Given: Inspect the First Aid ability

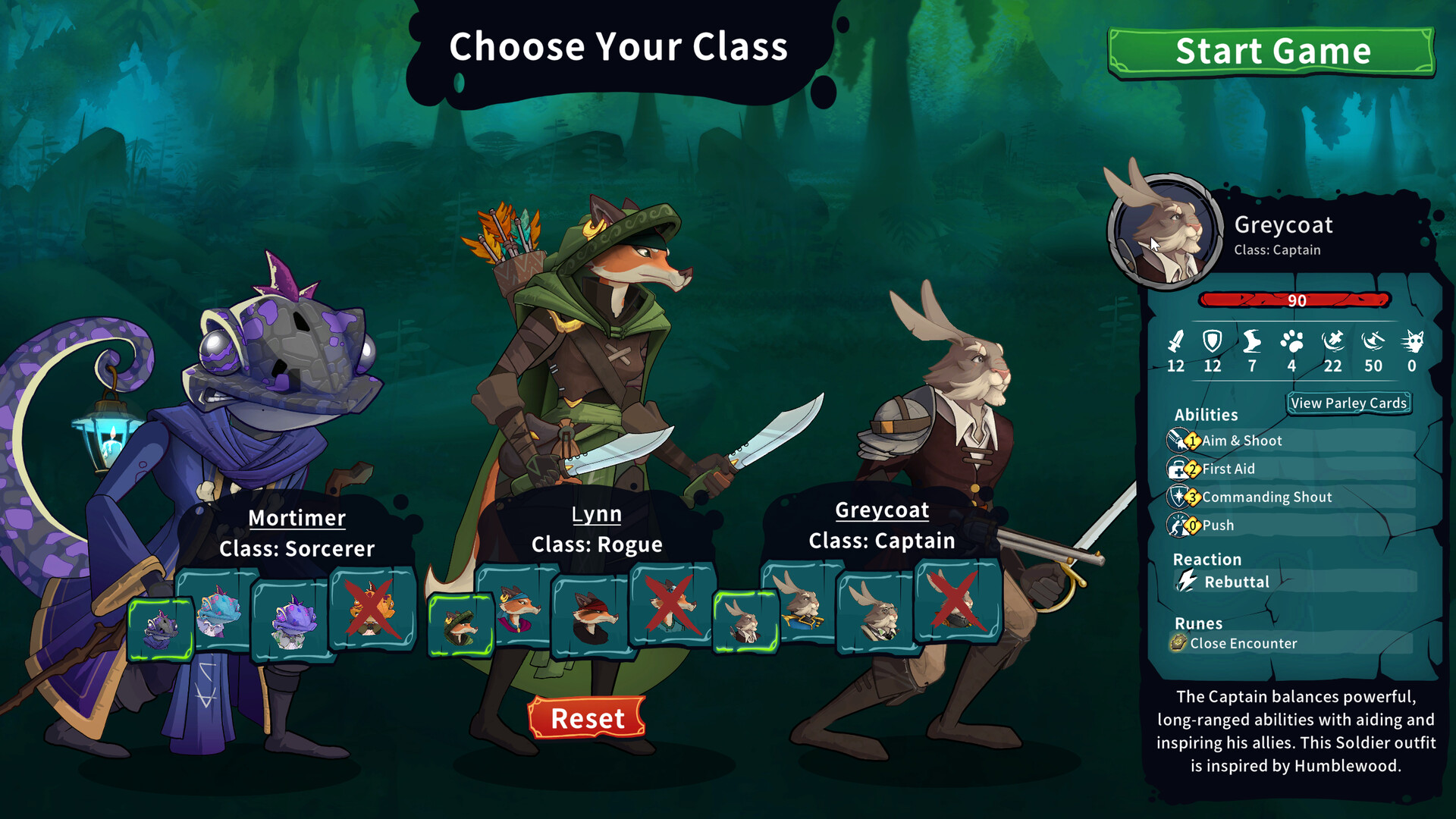Looking at the screenshot, I should [x=1228, y=469].
